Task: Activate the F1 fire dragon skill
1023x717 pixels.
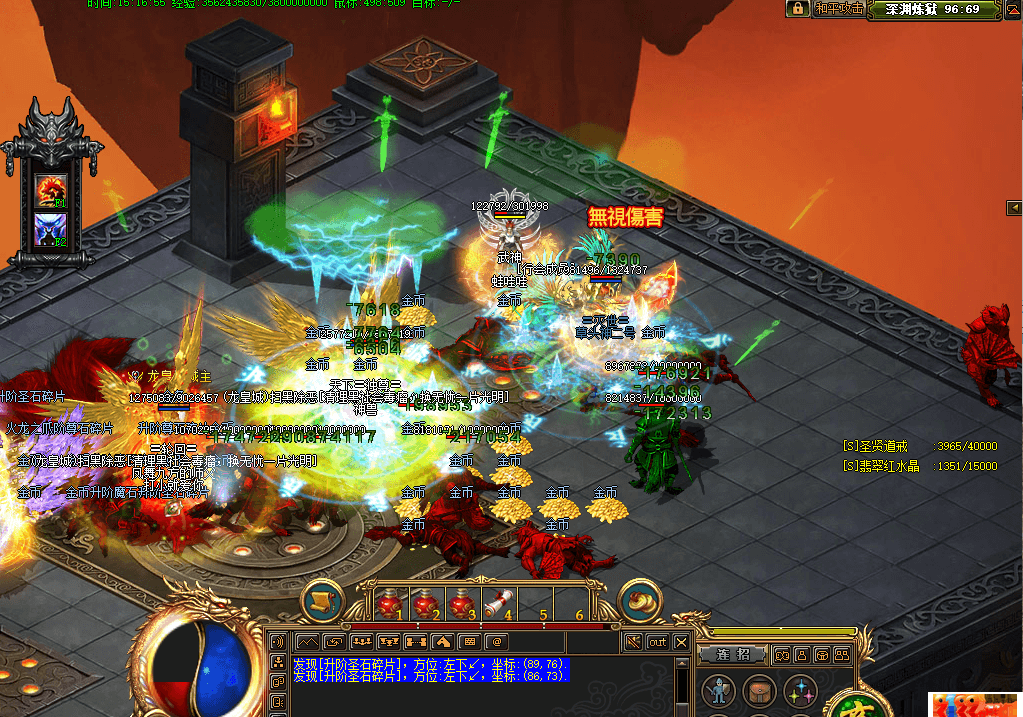Action: click(x=51, y=188)
